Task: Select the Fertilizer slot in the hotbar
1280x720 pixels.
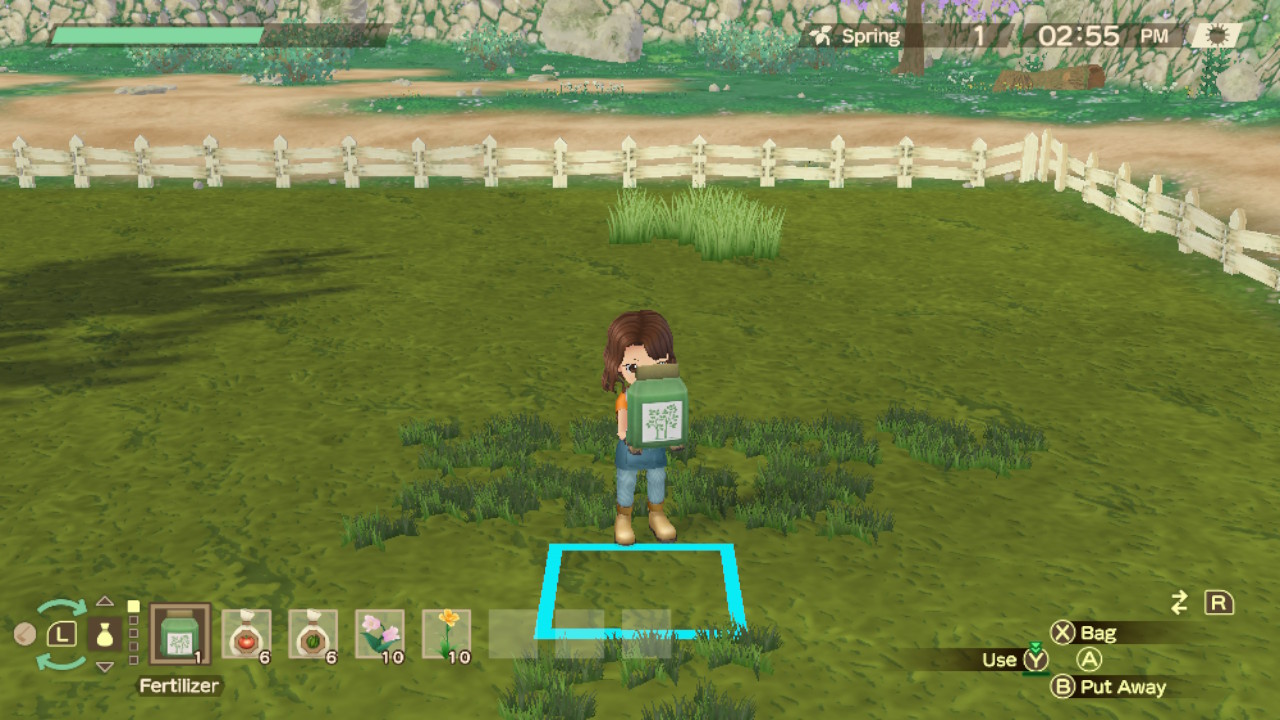Action: 180,632
